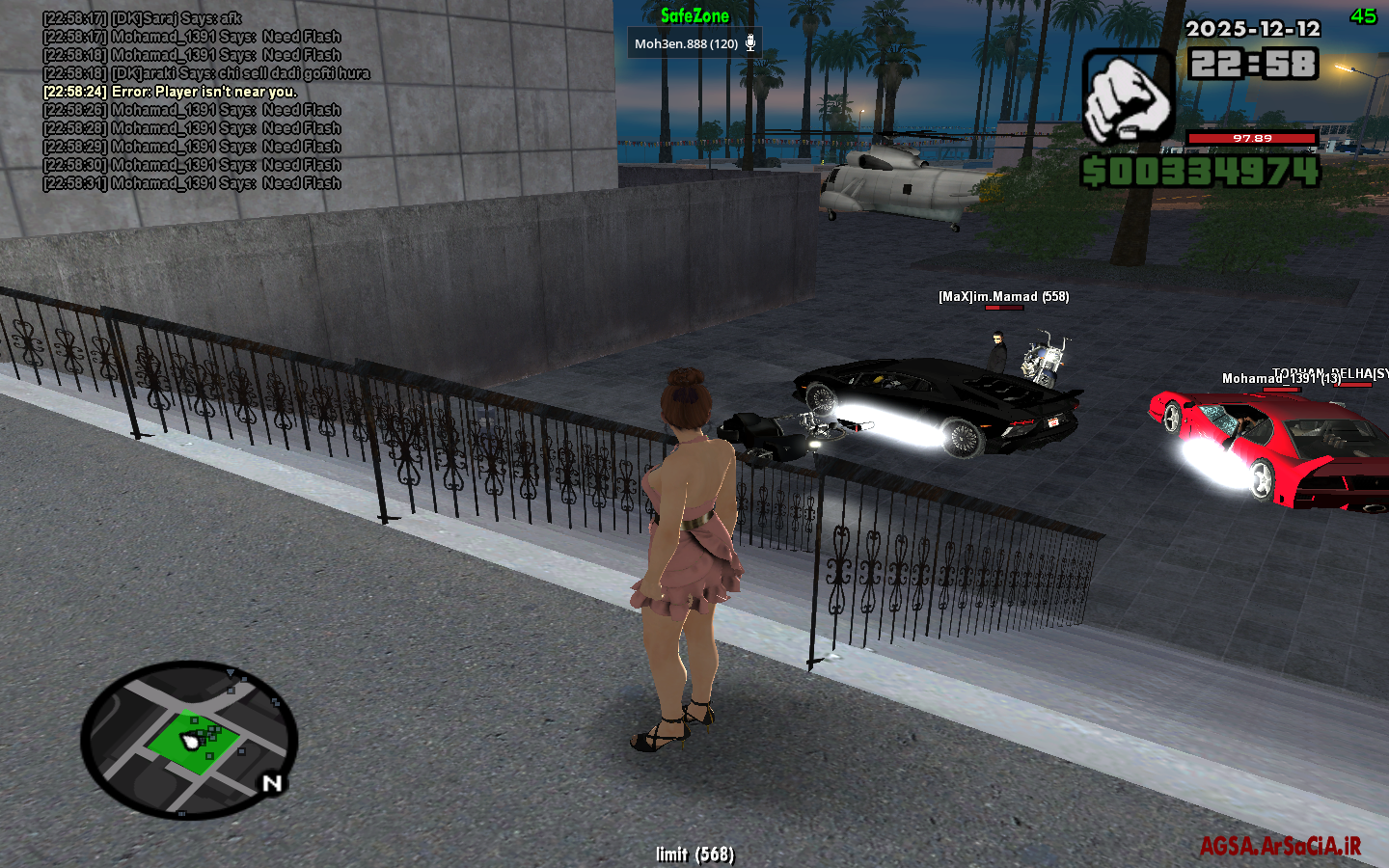Image resolution: width=1389 pixels, height=868 pixels.
Task: Click the red health bar at 97.89
Action: pyautogui.click(x=1254, y=138)
